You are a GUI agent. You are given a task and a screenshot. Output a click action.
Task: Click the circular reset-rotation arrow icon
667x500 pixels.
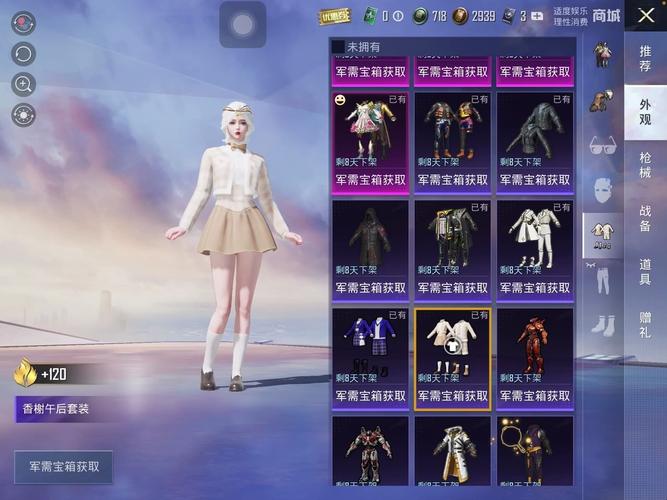23,54
